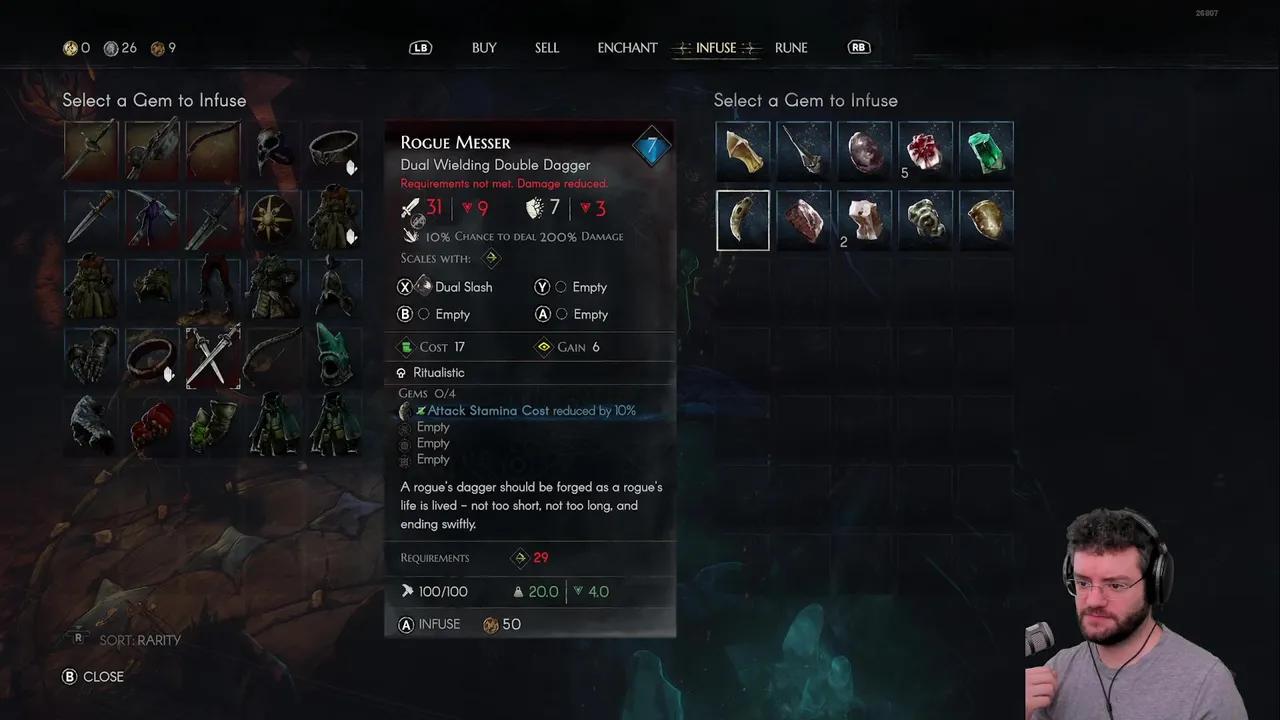Choose the red gauntlets in the inventory
1280x720 pixels.
pos(152,425)
